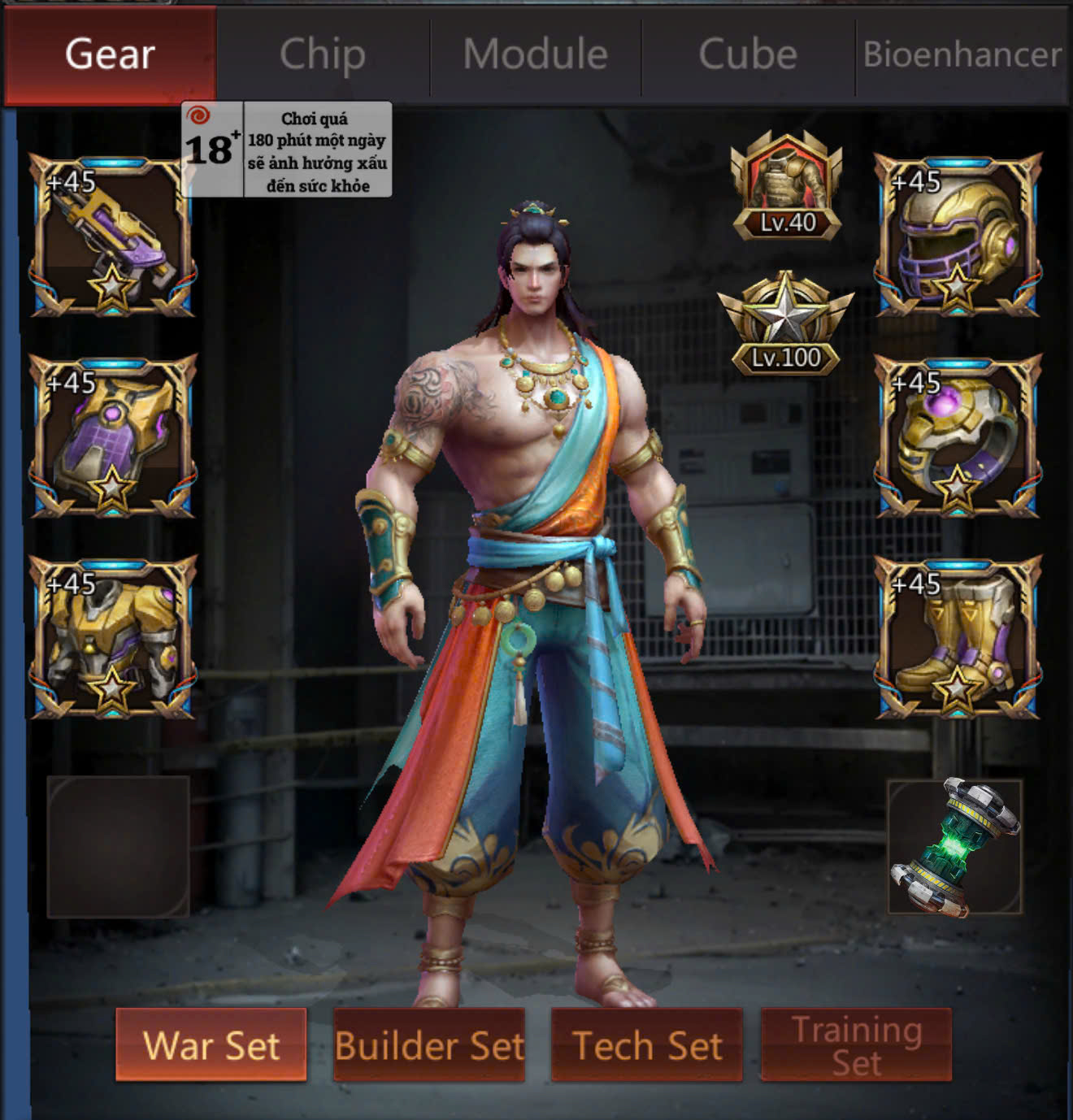
Task: Inspect the +45 ring gear slot
Action: point(958,436)
